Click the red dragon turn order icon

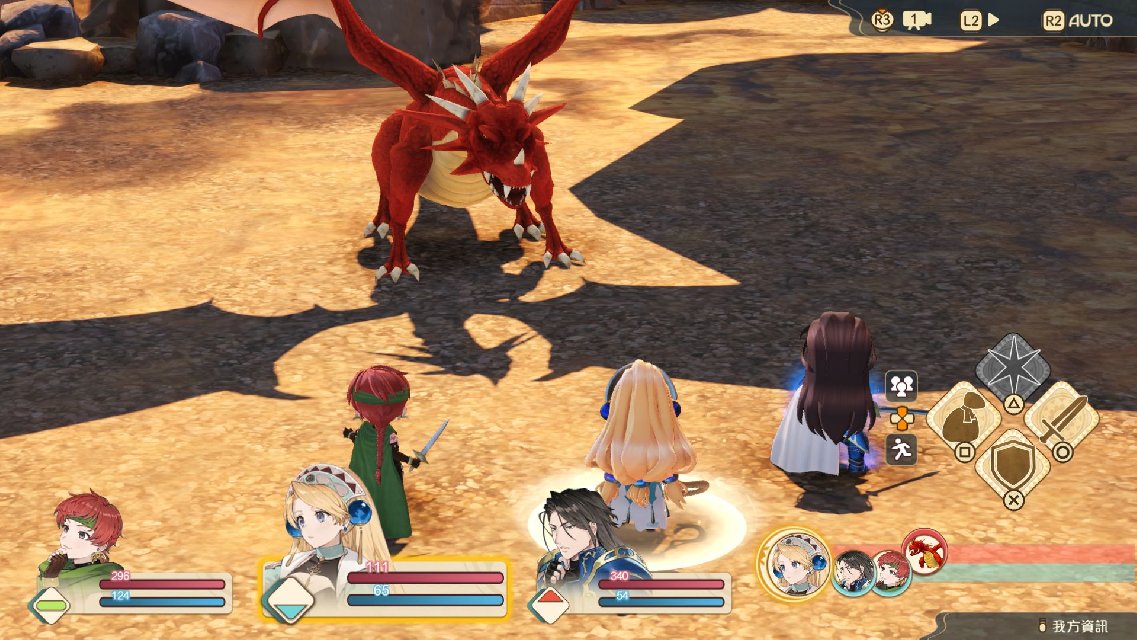tap(924, 551)
